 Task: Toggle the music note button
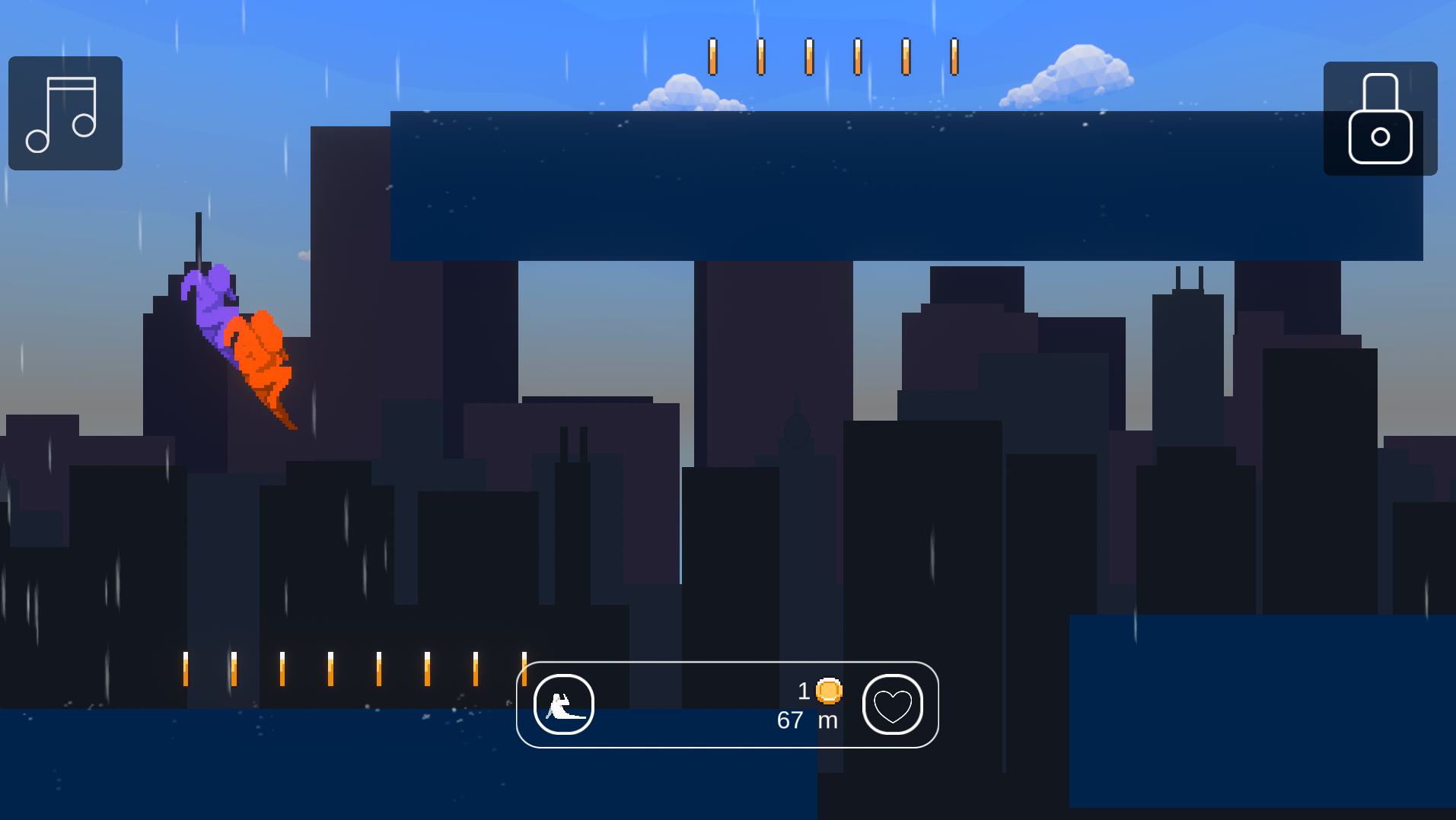click(65, 113)
